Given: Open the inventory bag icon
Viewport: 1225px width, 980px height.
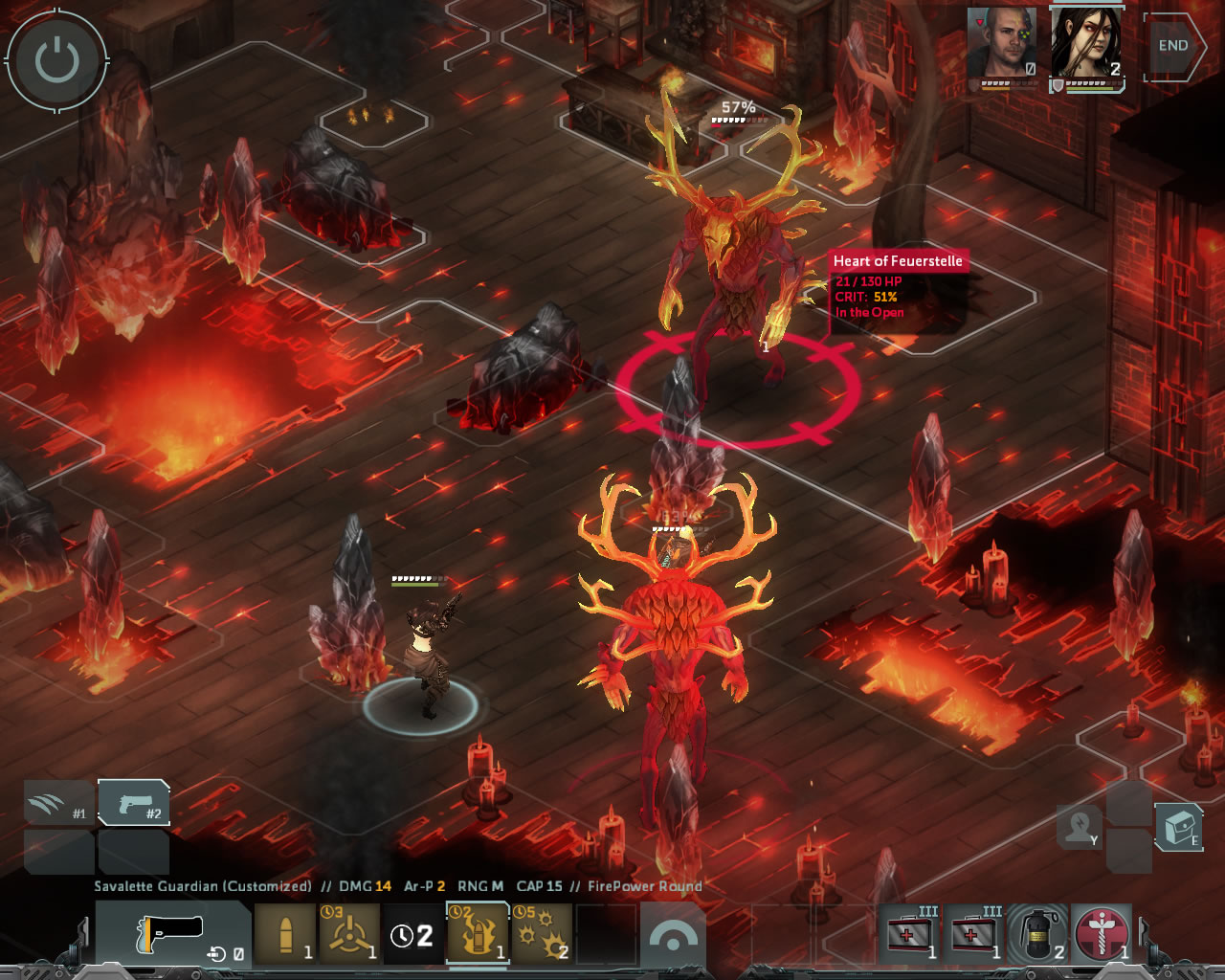Looking at the screenshot, I should click(x=1179, y=826).
